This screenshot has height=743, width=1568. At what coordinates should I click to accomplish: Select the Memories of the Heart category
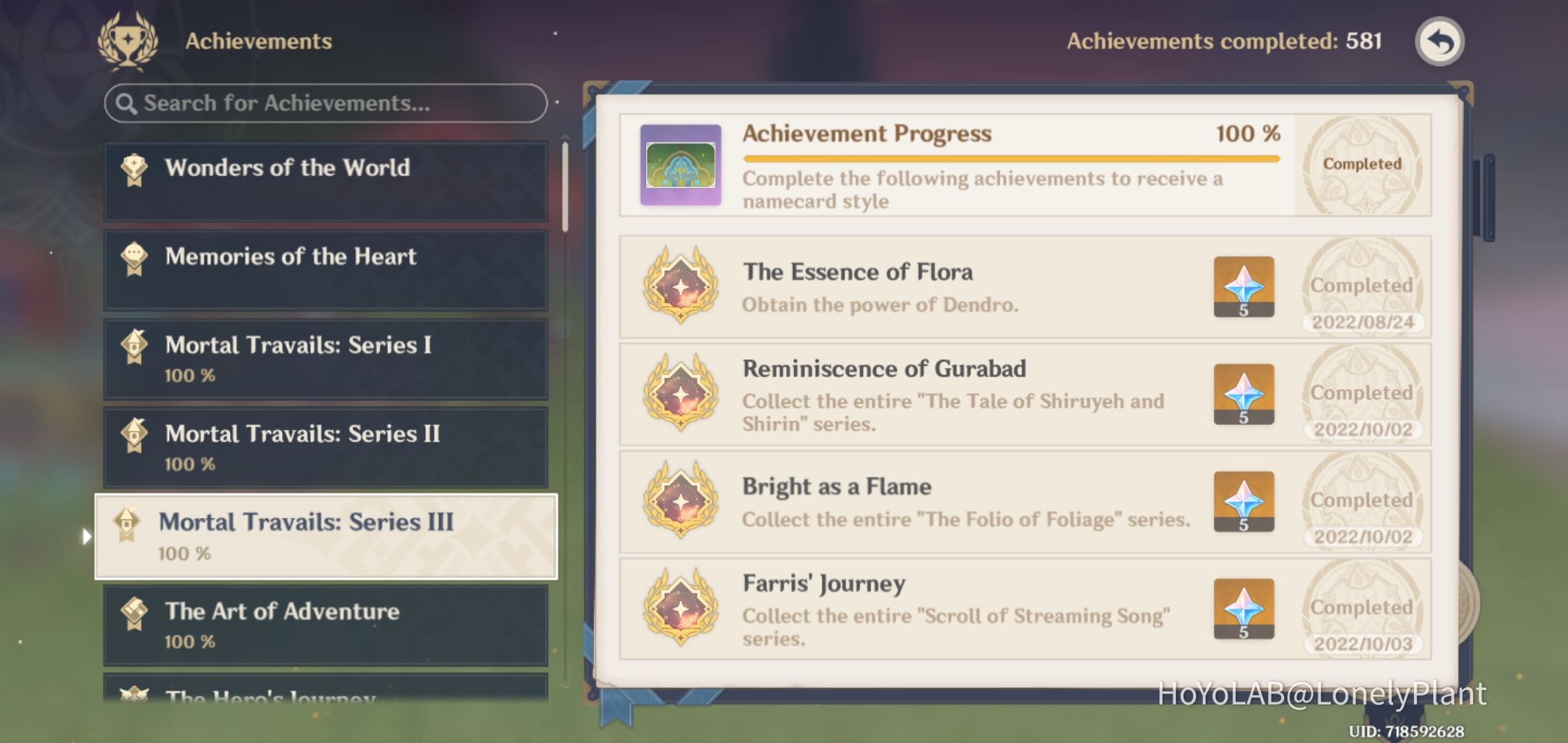tap(323, 269)
